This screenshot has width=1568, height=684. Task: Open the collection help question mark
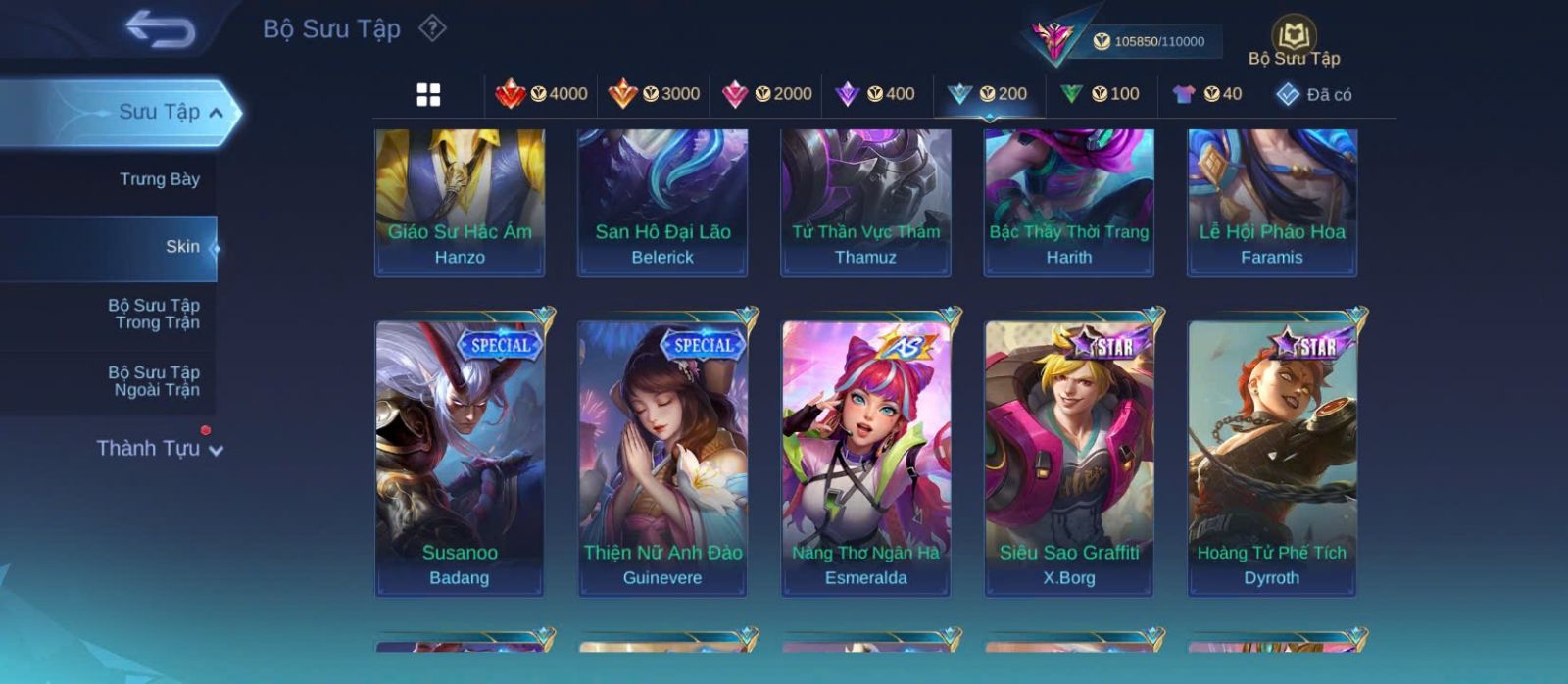(x=432, y=28)
